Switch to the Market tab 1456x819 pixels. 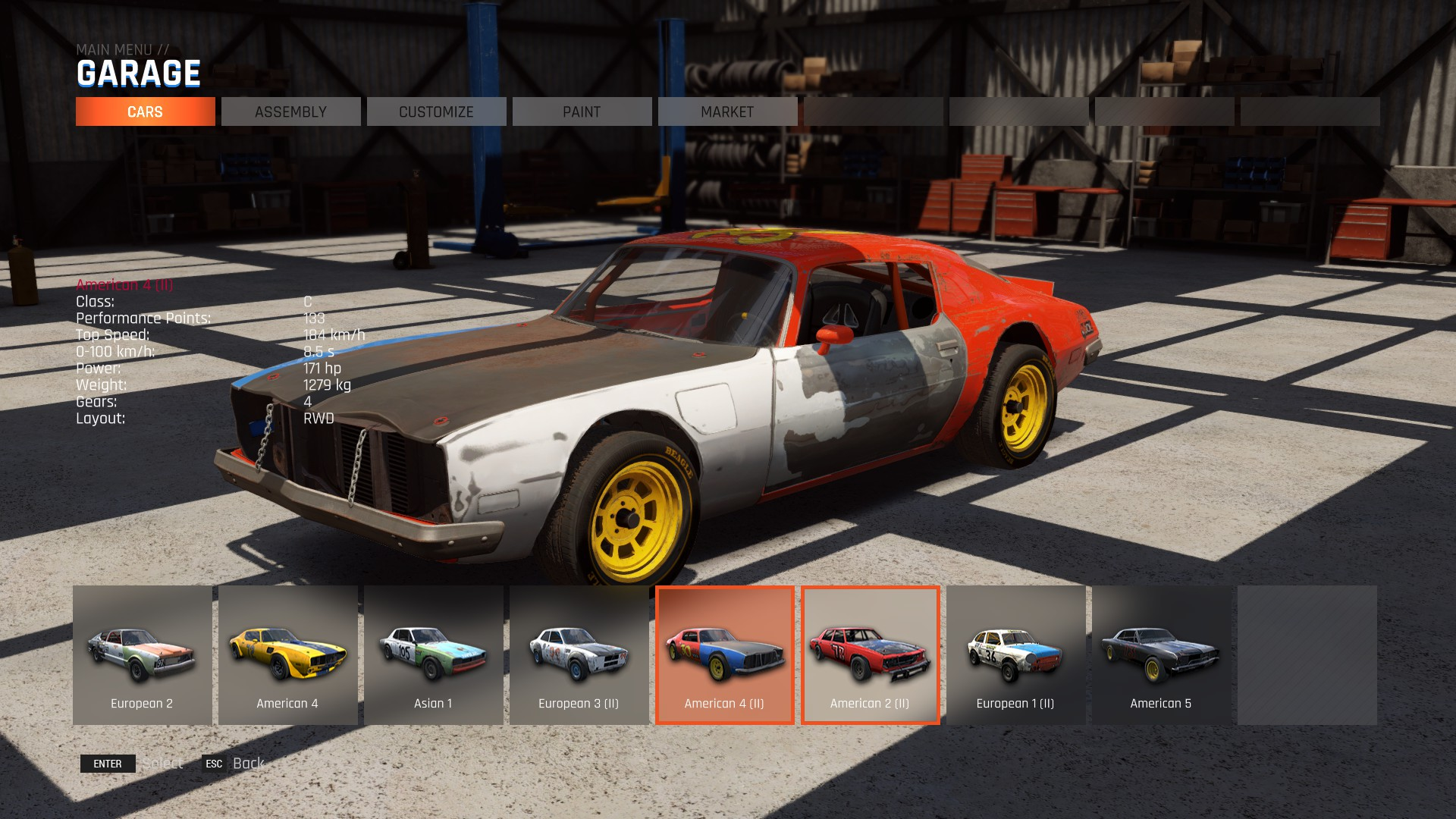[727, 111]
